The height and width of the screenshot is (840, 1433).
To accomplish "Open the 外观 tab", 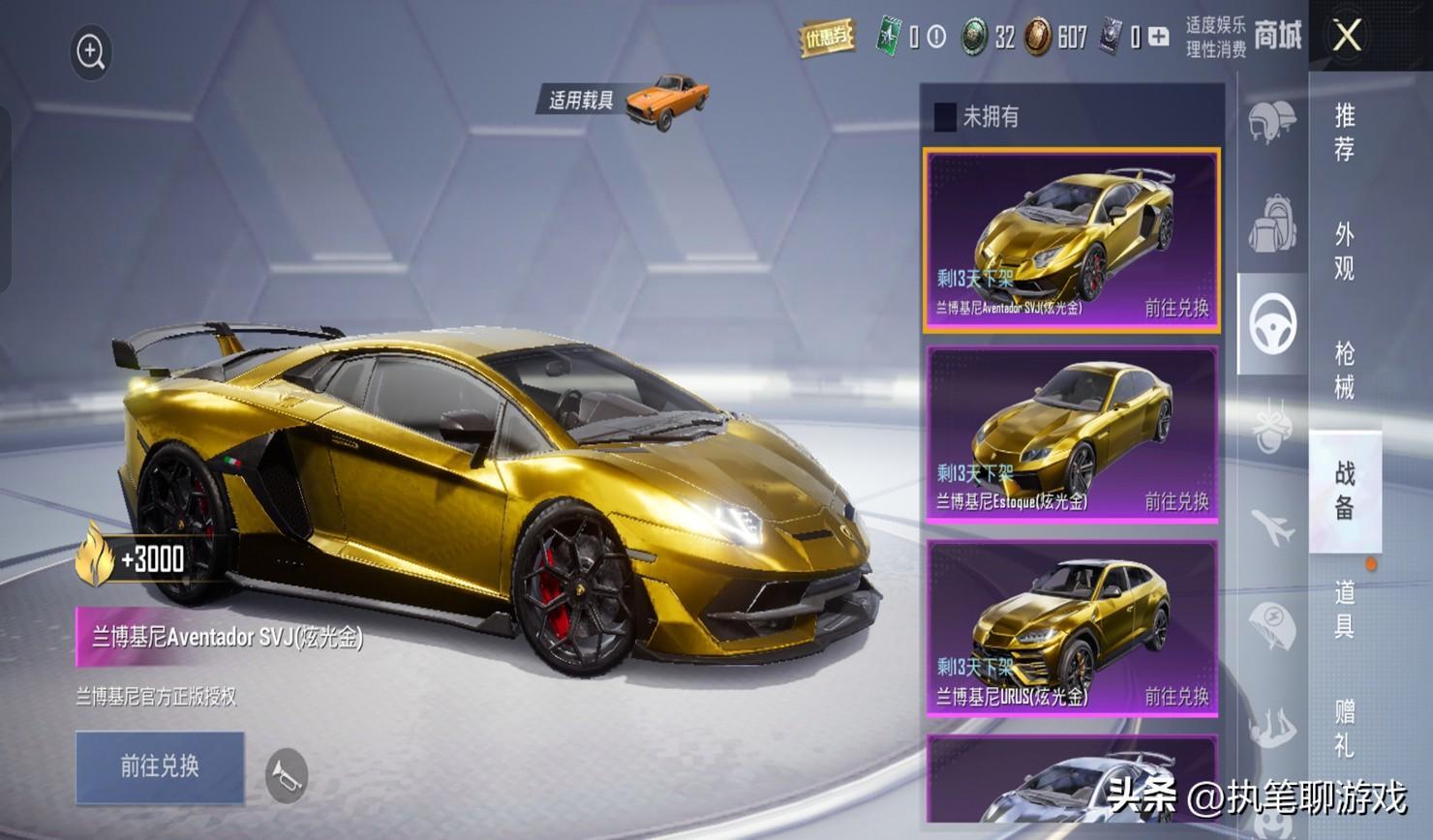I will (x=1344, y=251).
